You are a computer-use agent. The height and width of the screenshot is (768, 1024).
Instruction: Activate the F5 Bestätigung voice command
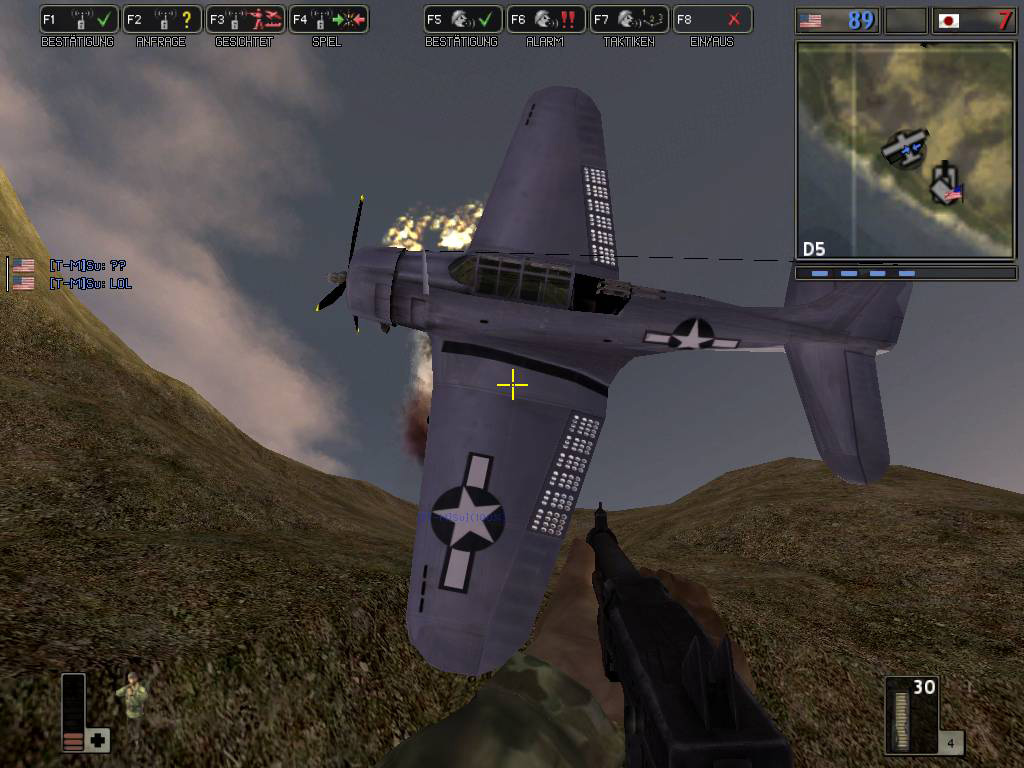(462, 19)
